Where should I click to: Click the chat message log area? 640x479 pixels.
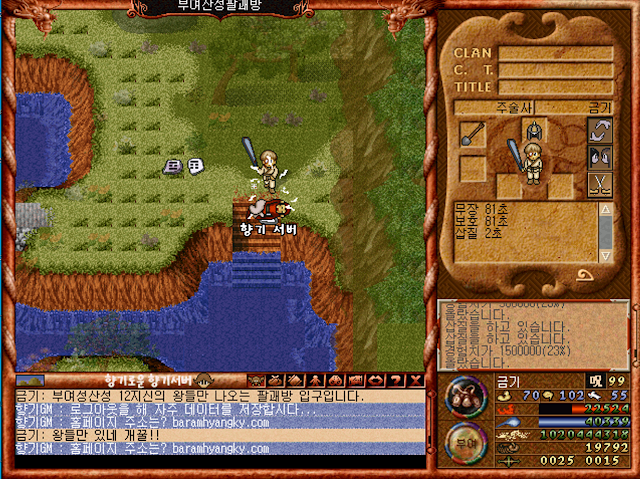tap(220, 422)
